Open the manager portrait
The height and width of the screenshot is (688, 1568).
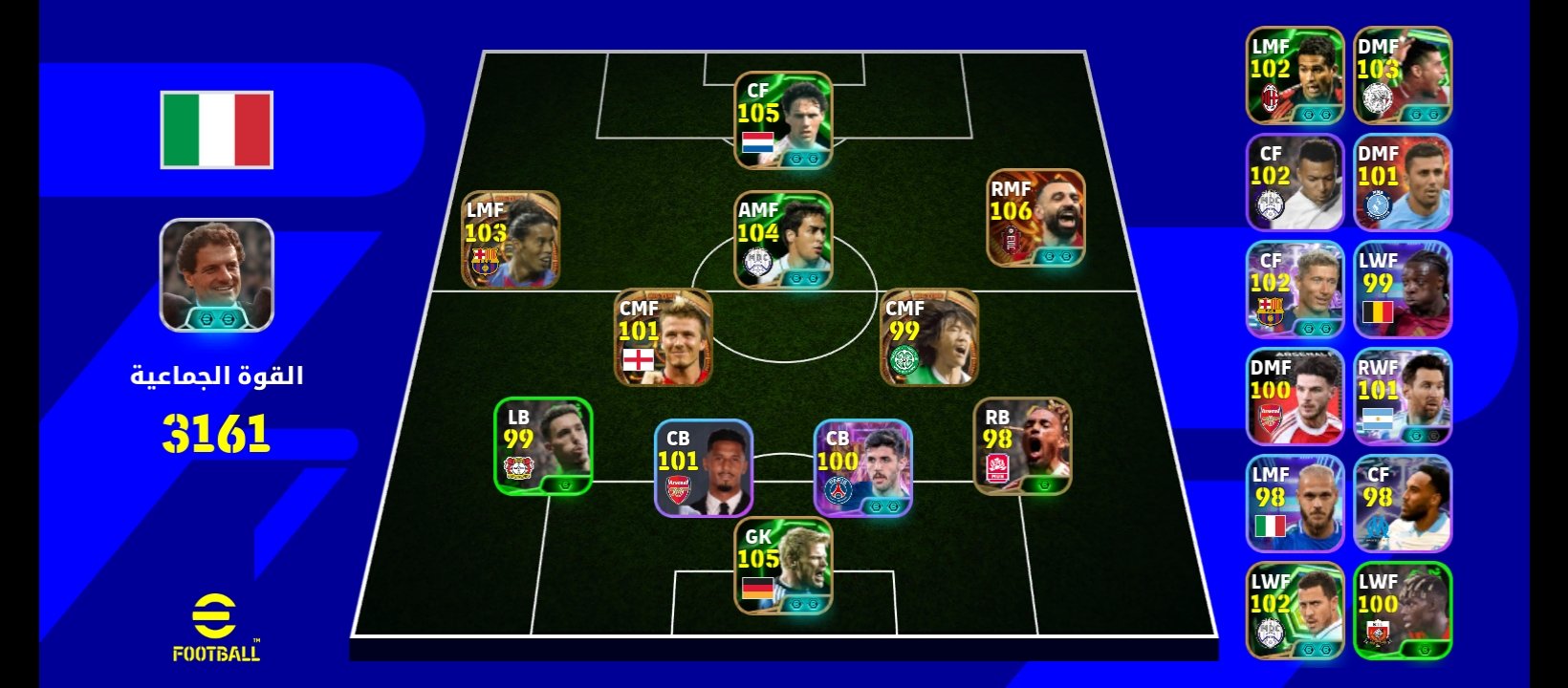point(217,275)
